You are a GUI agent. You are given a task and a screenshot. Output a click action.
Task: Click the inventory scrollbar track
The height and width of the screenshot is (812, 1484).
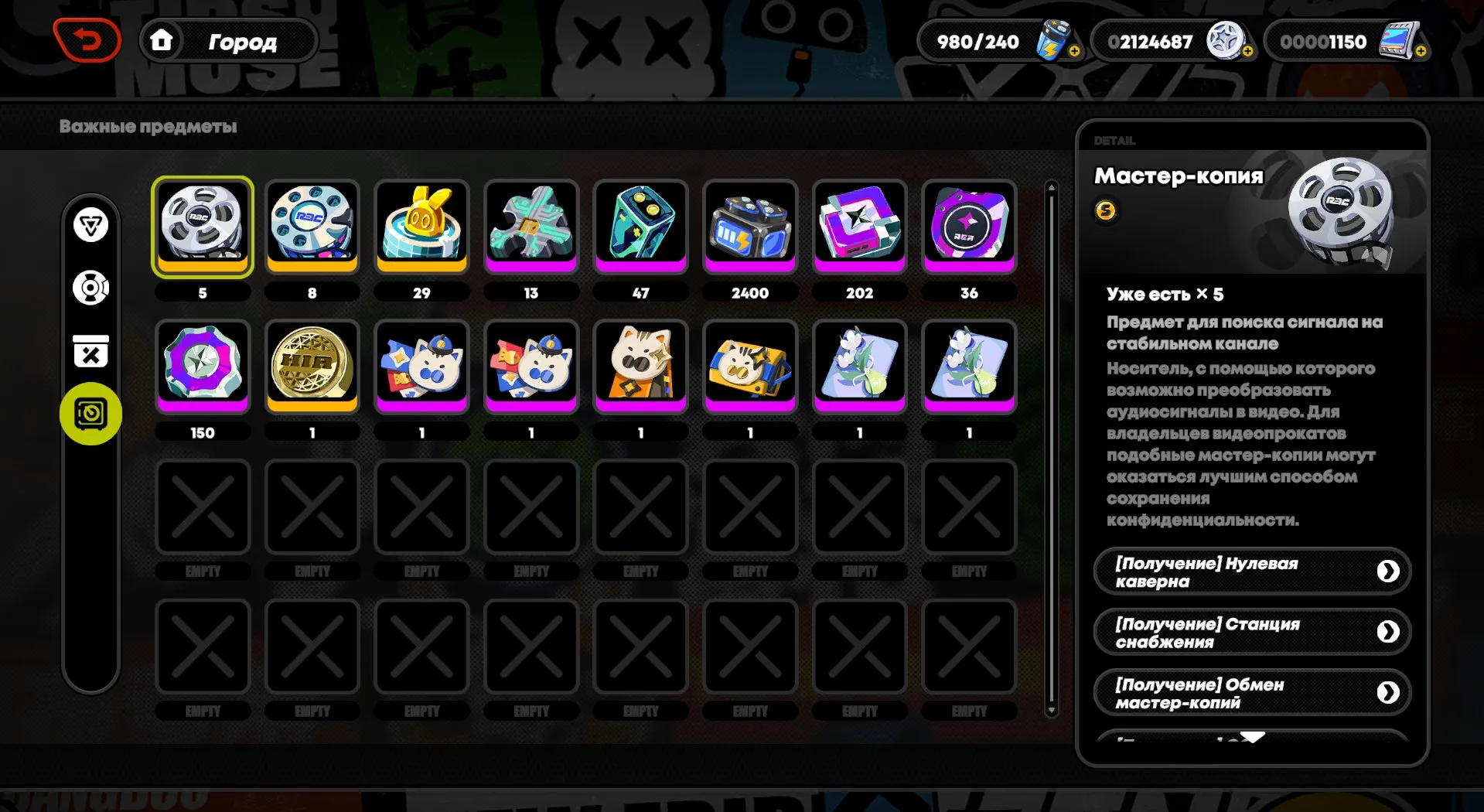pos(1052,449)
